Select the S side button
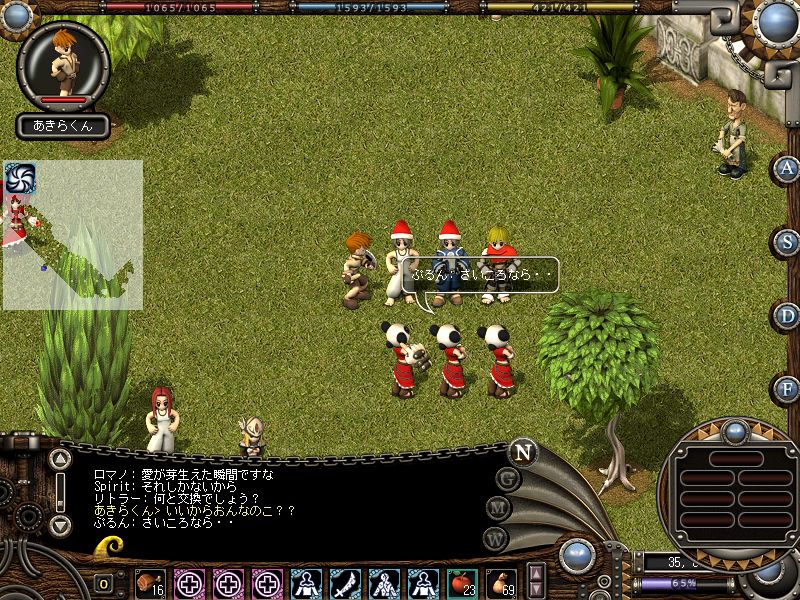This screenshot has height=600, width=800. point(788,242)
